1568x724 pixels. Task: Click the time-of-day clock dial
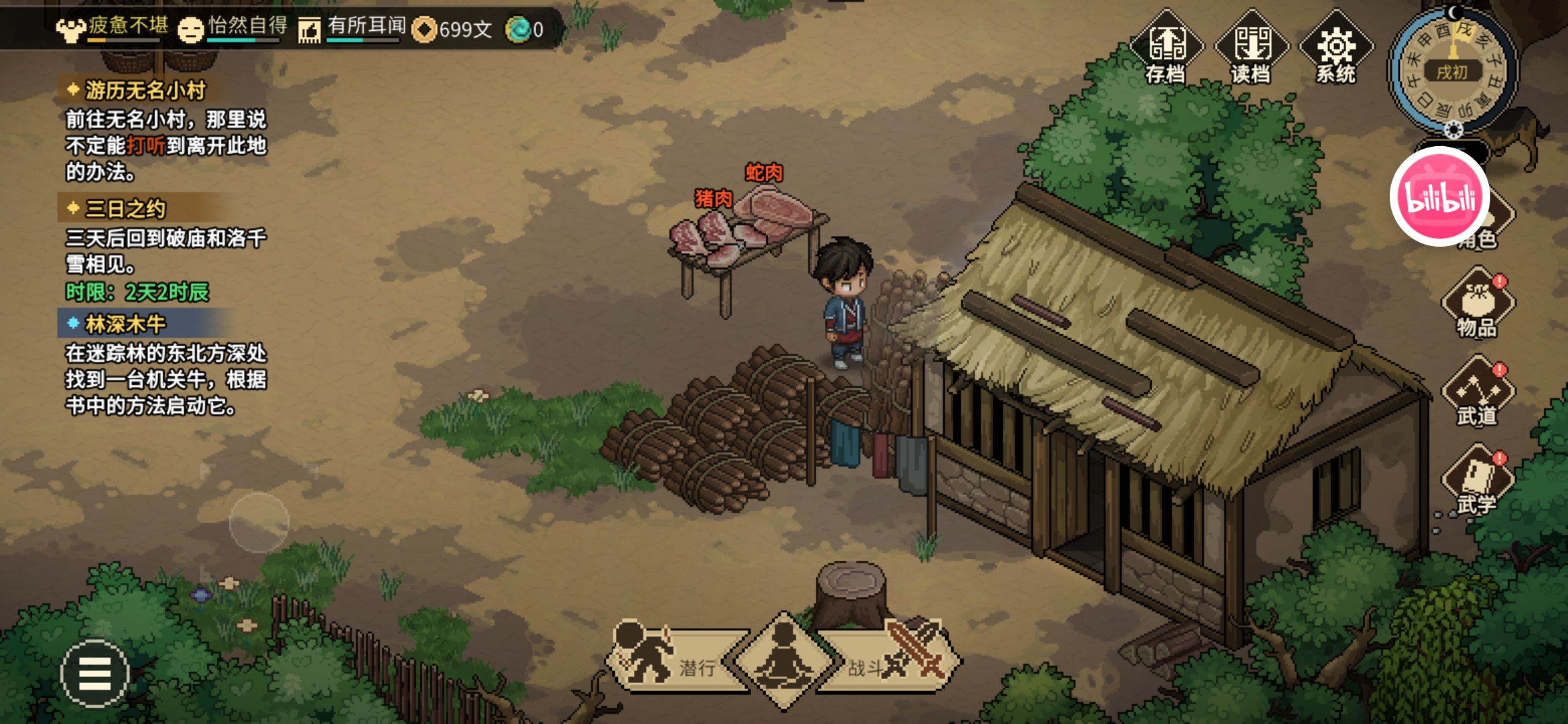click(1452, 70)
